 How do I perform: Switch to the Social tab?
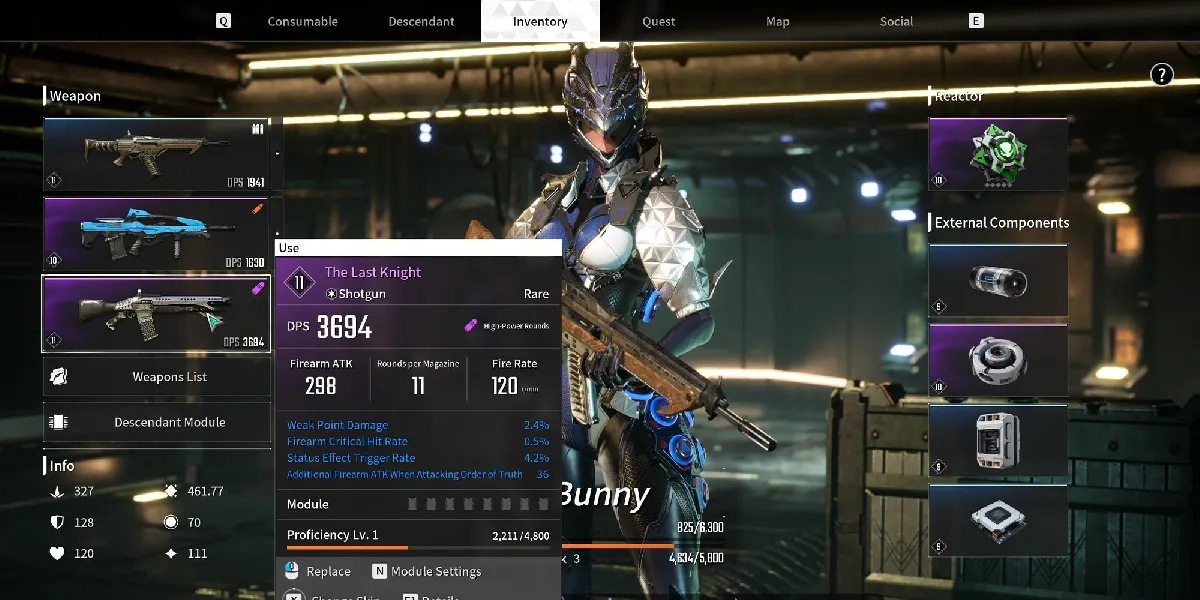896,21
